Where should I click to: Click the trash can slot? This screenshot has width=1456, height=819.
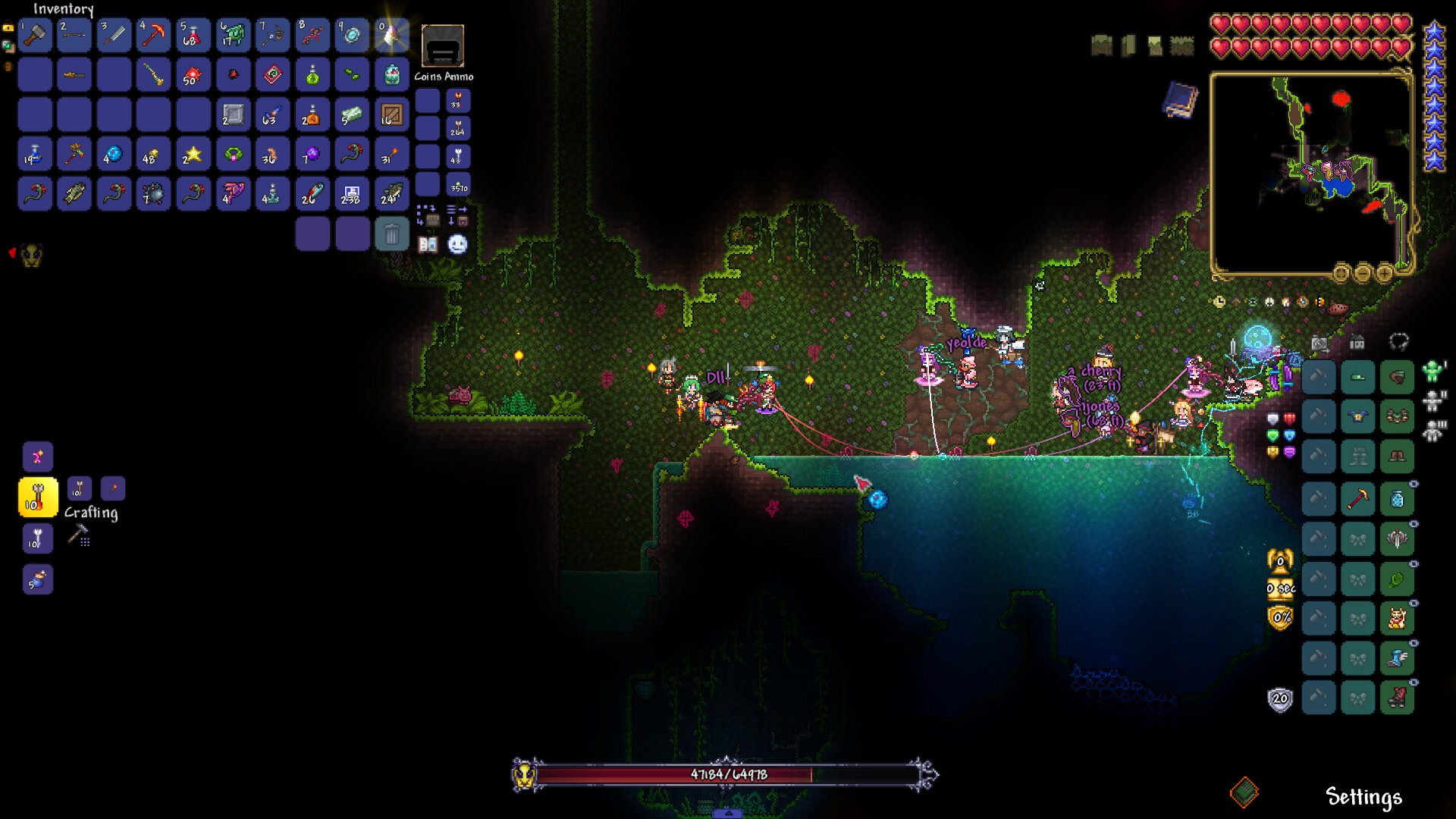point(391,234)
